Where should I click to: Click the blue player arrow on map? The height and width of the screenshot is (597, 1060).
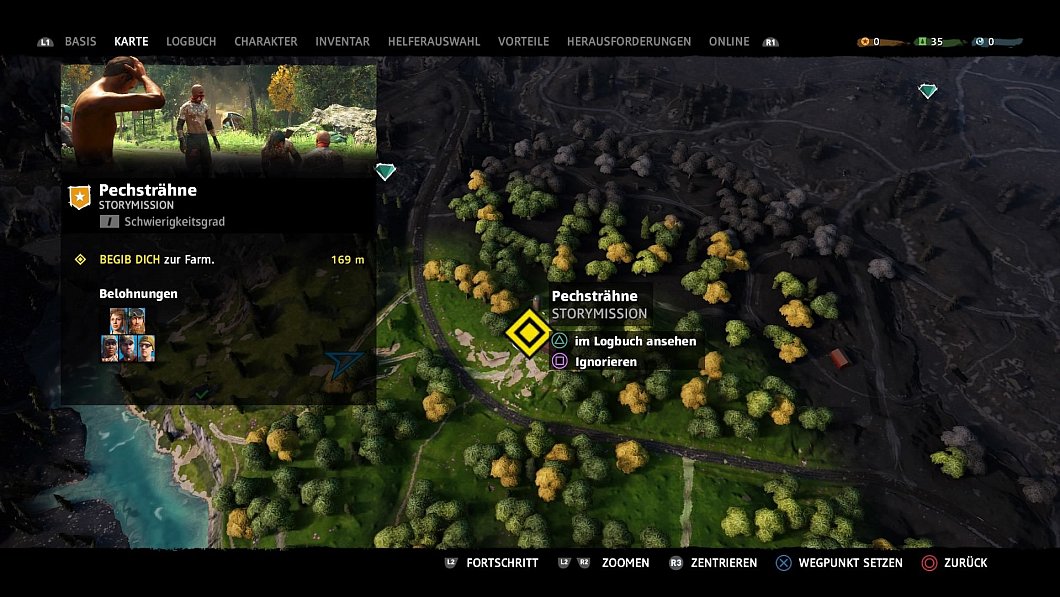tap(344, 364)
